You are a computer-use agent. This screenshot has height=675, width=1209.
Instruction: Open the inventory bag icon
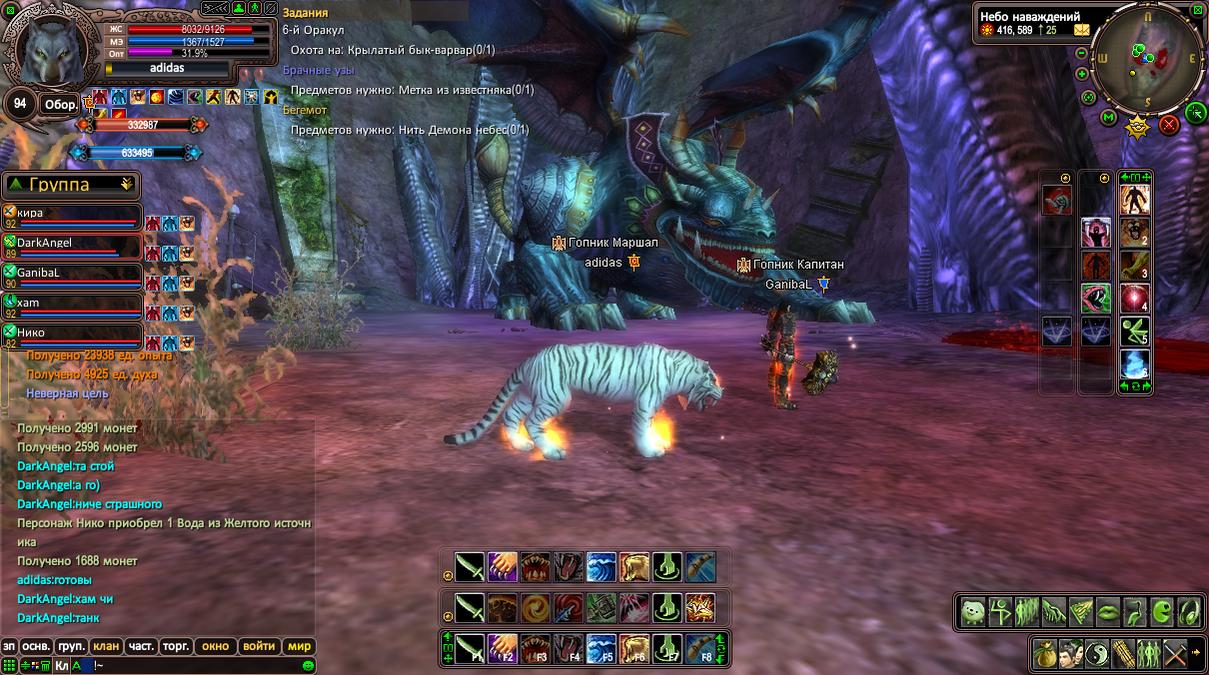1045,653
